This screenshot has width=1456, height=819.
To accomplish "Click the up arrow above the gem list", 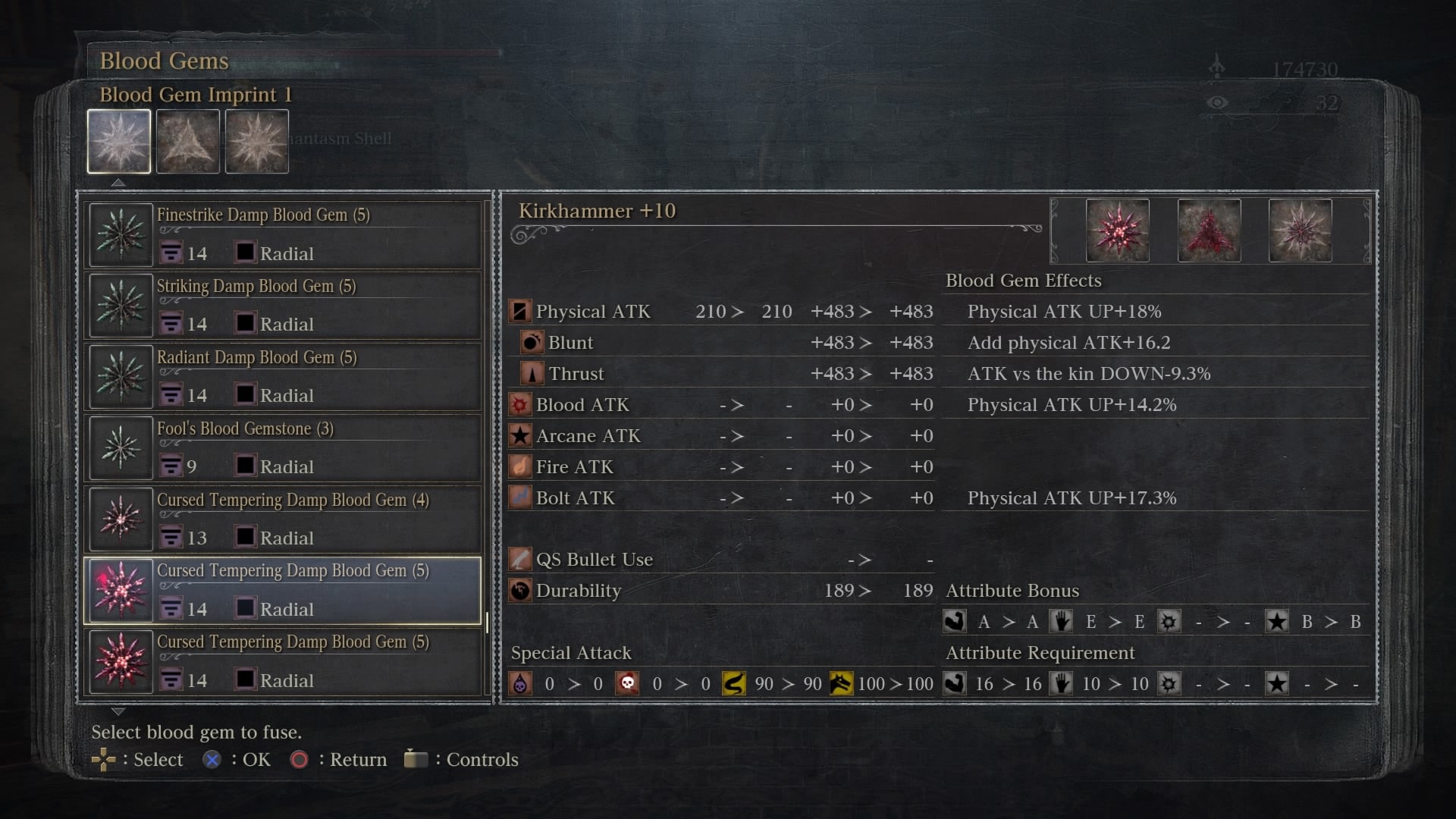I will 118,182.
